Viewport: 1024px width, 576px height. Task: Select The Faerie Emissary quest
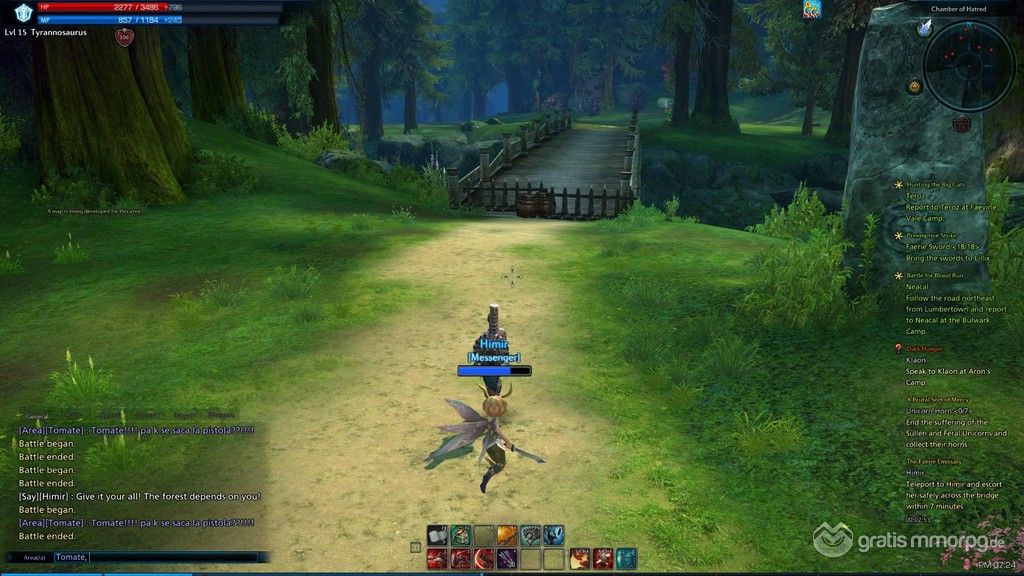pyautogui.click(x=934, y=461)
